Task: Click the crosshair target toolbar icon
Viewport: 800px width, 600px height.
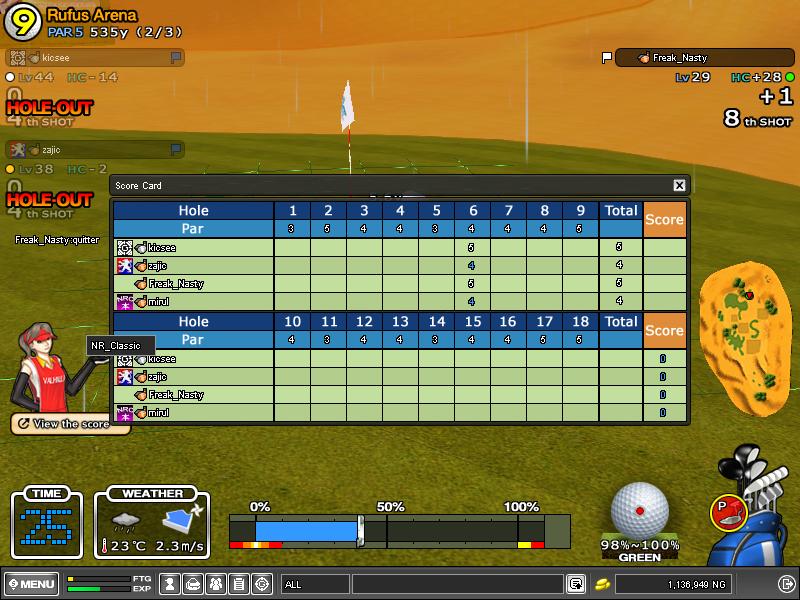Action: click(x=262, y=584)
